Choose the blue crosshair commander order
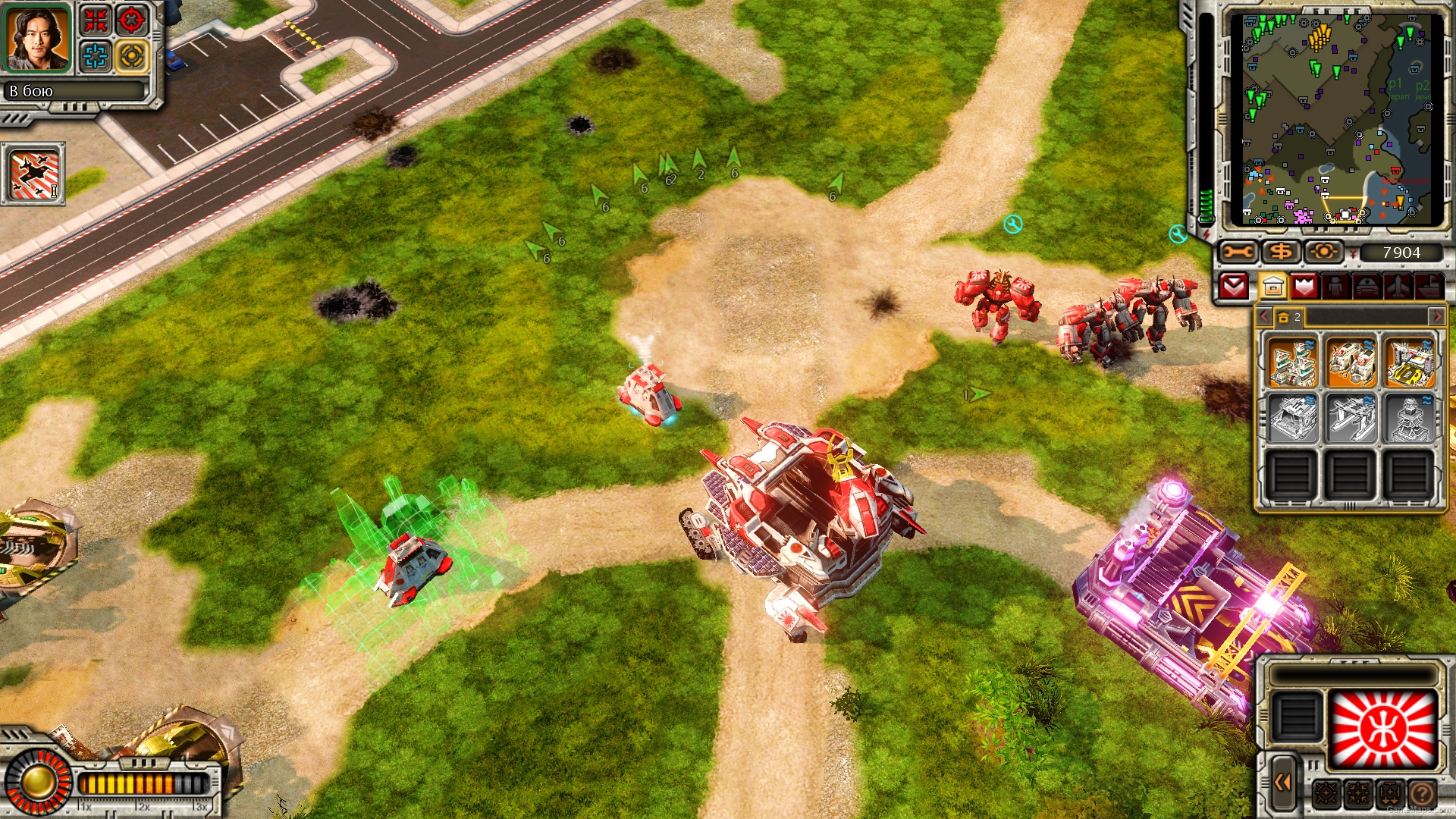 (96, 56)
